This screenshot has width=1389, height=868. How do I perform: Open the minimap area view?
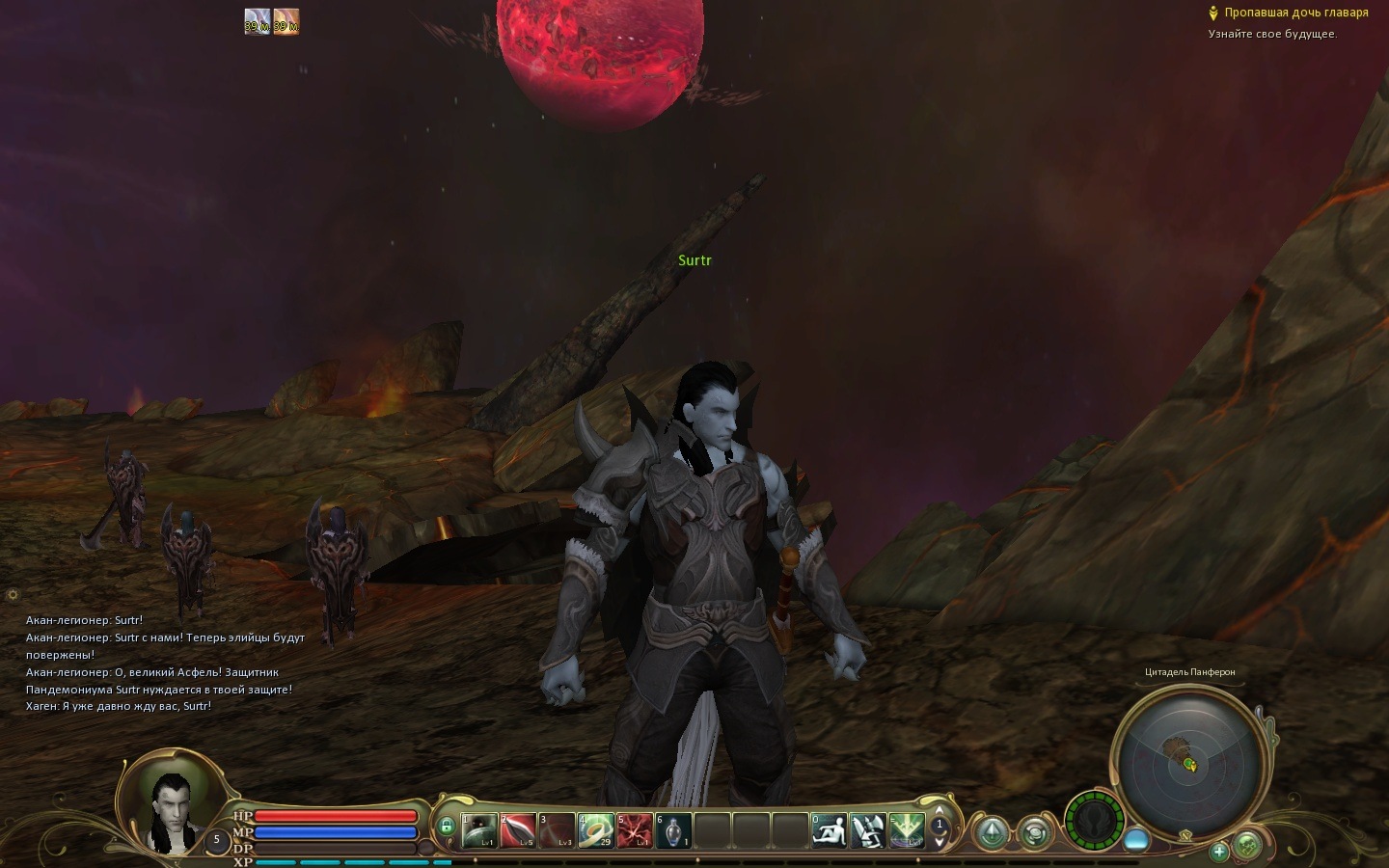1187,762
